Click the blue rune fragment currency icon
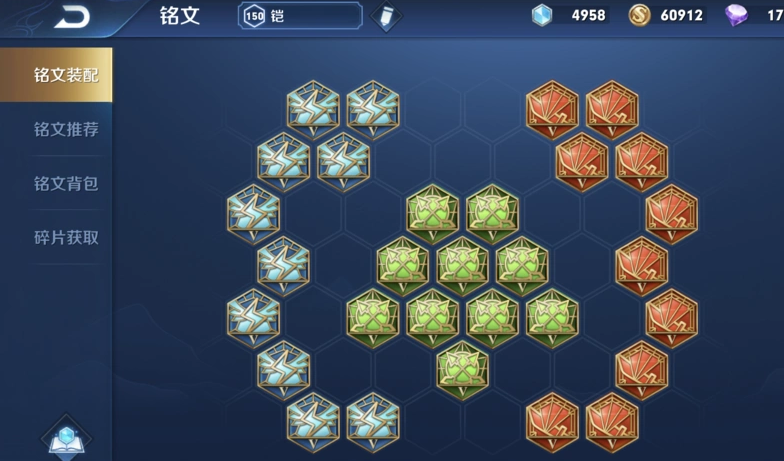 pyautogui.click(x=542, y=15)
